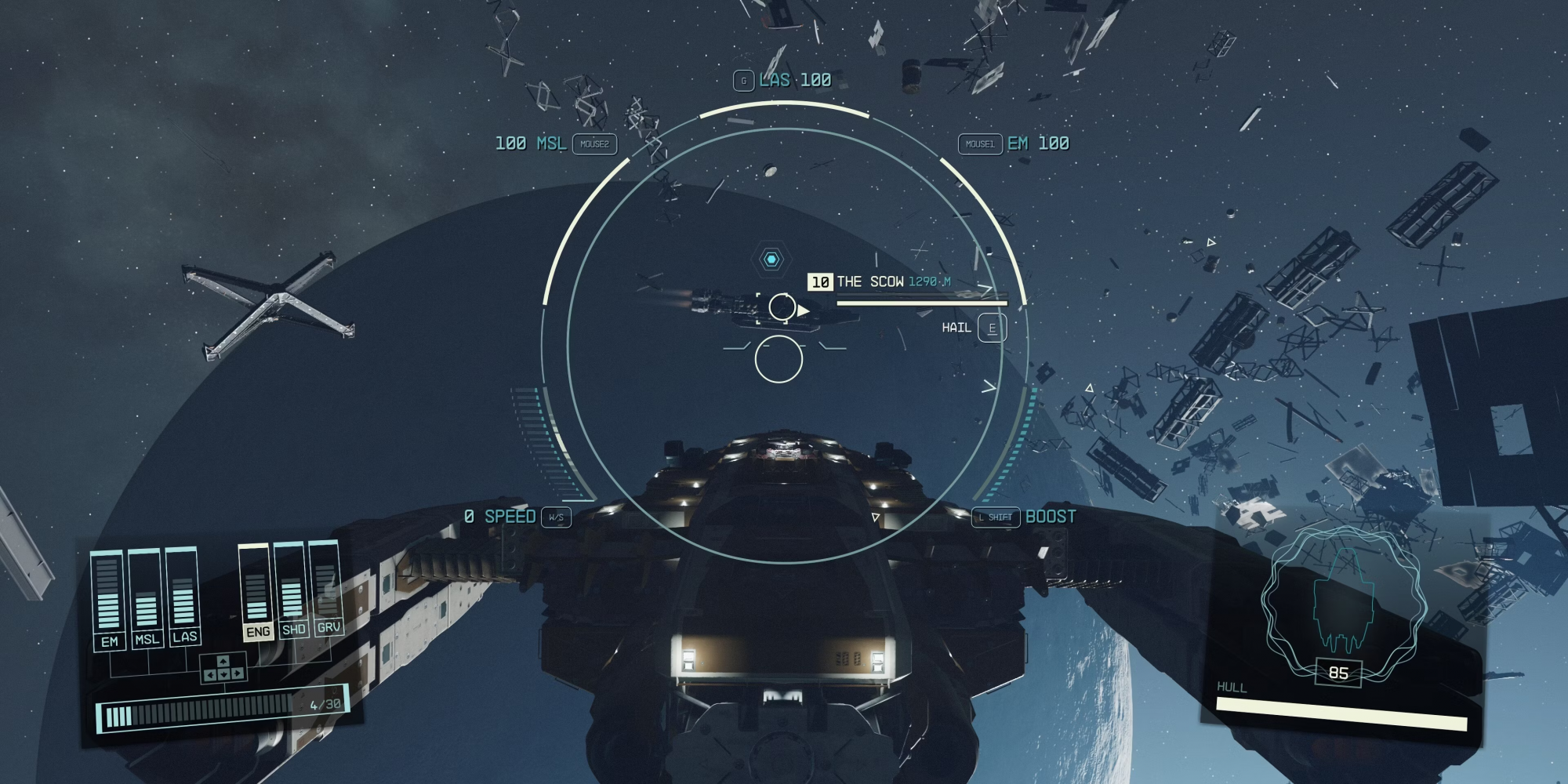This screenshot has width=1568, height=784.
Task: Select the EM weapon power column
Action: click(x=109, y=600)
